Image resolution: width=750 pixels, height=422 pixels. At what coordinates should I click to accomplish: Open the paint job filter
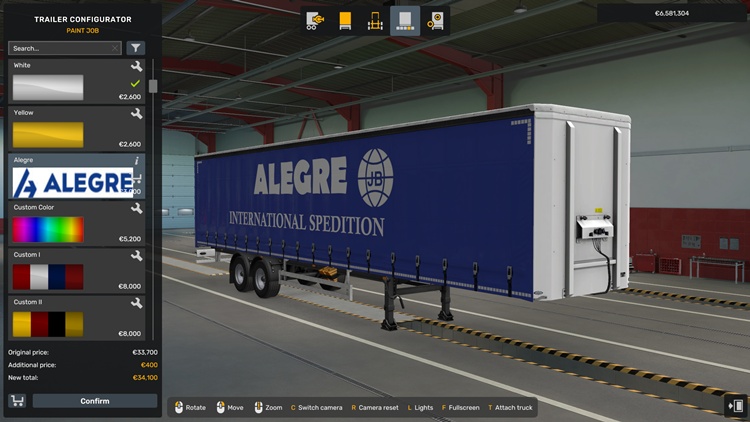click(136, 48)
